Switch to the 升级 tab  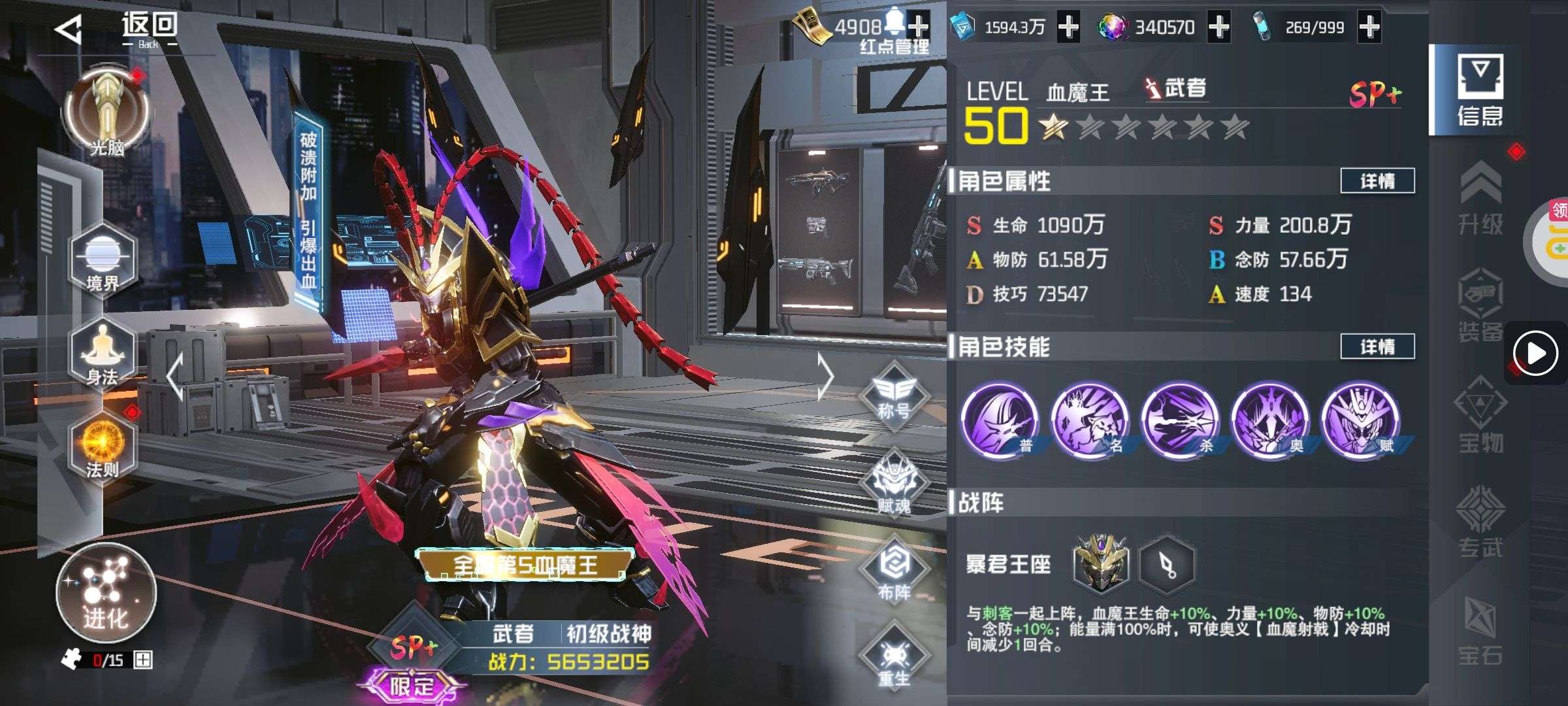coord(1481,199)
